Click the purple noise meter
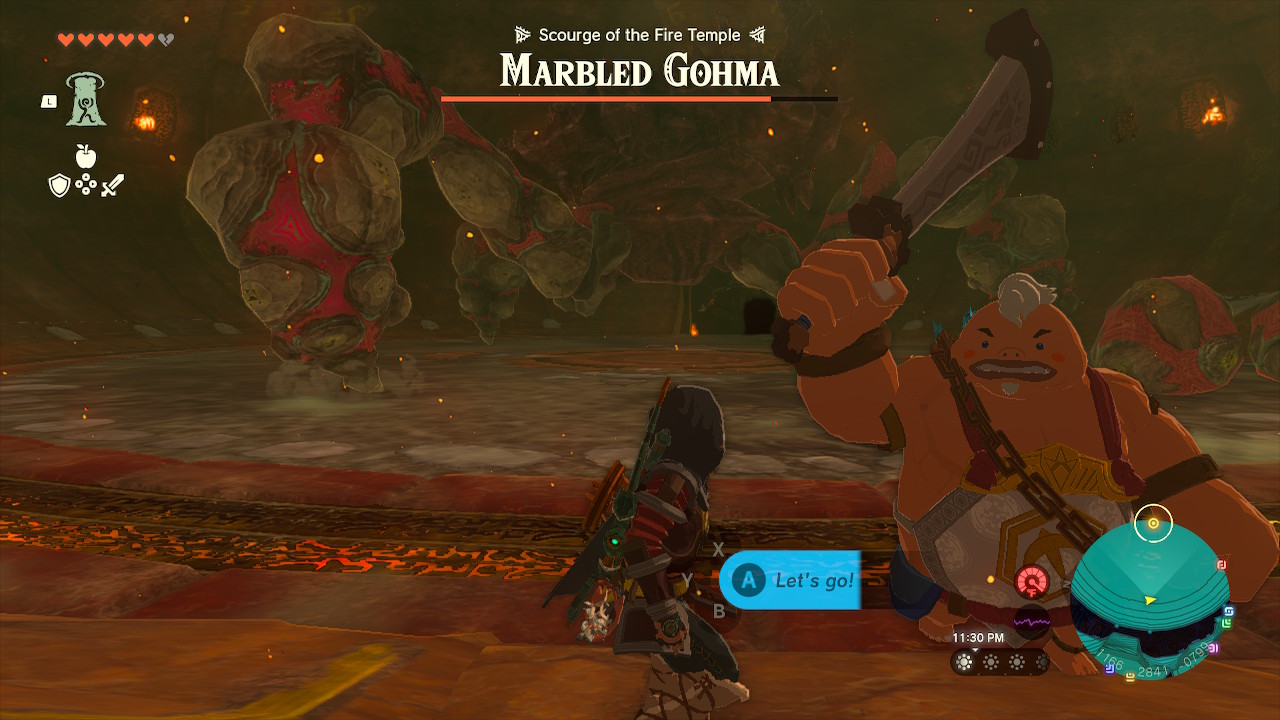 [x=1031, y=622]
